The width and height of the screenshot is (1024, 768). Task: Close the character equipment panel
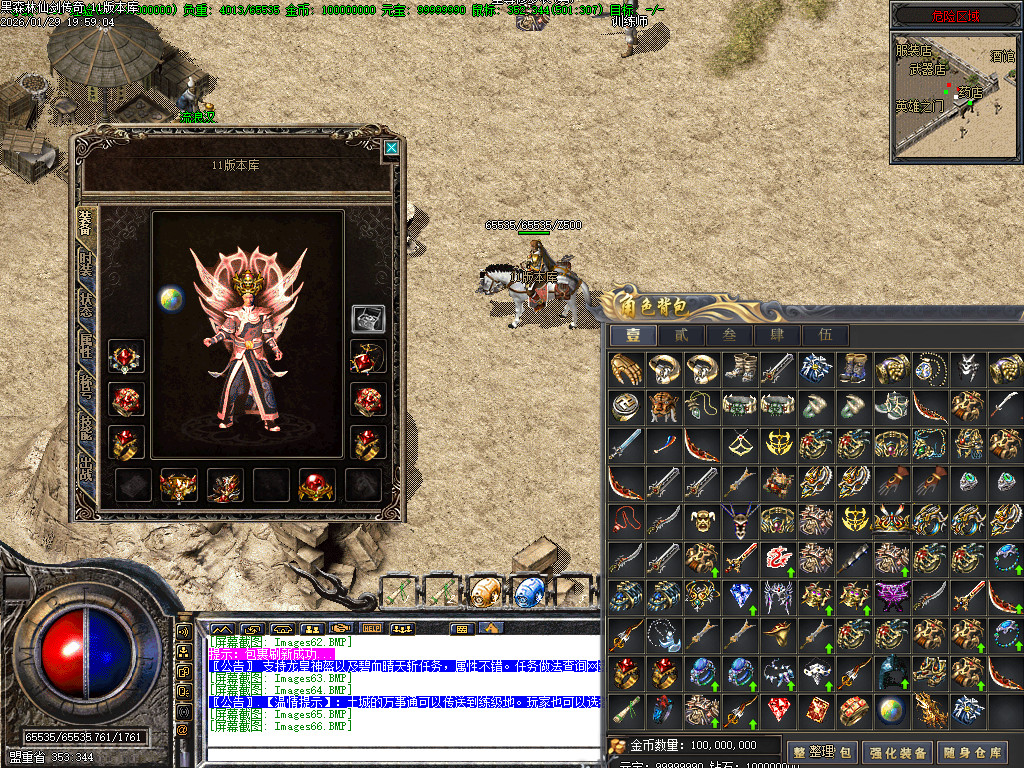click(391, 148)
